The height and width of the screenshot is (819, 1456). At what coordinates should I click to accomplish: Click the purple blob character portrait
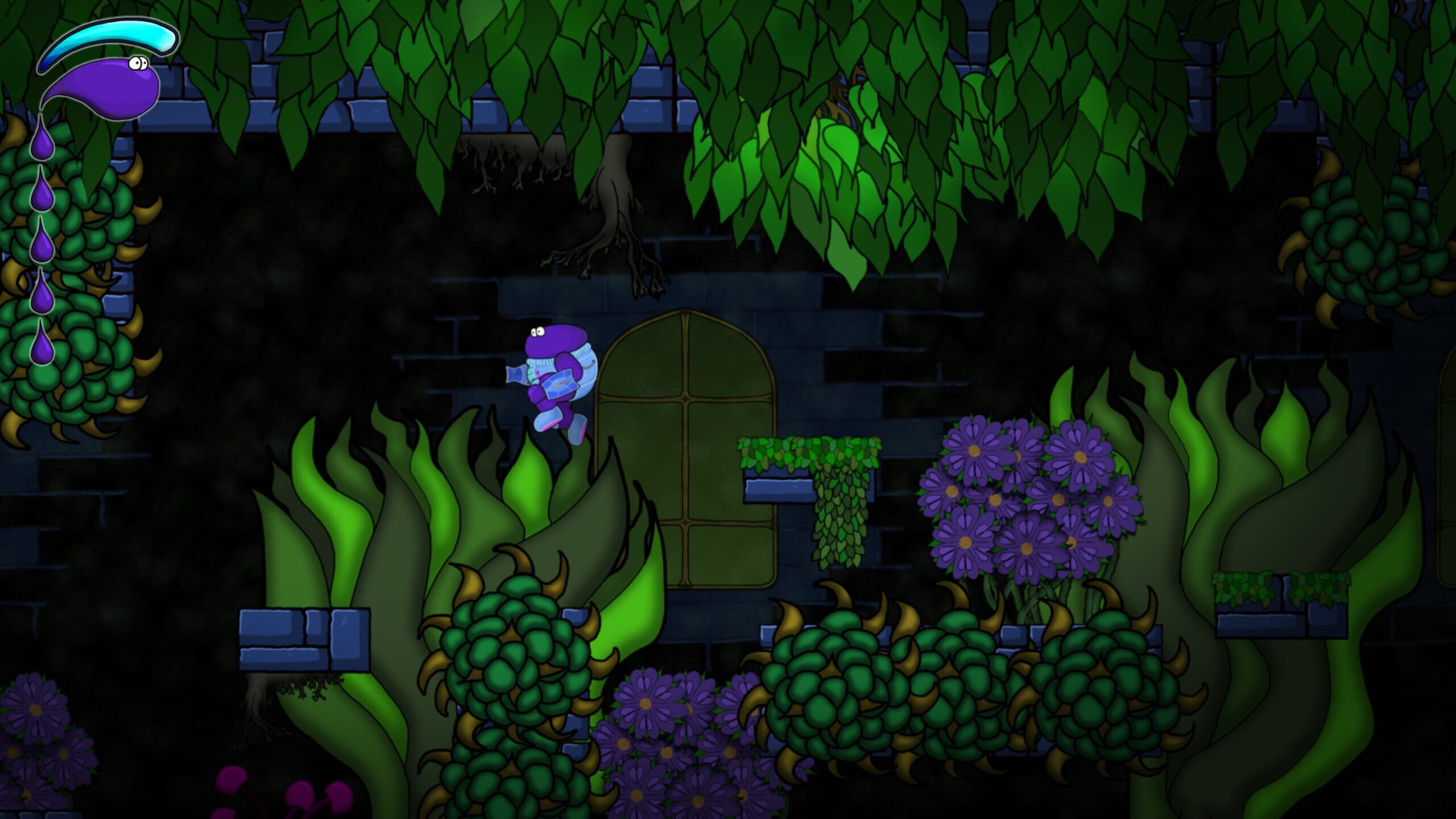[105, 86]
